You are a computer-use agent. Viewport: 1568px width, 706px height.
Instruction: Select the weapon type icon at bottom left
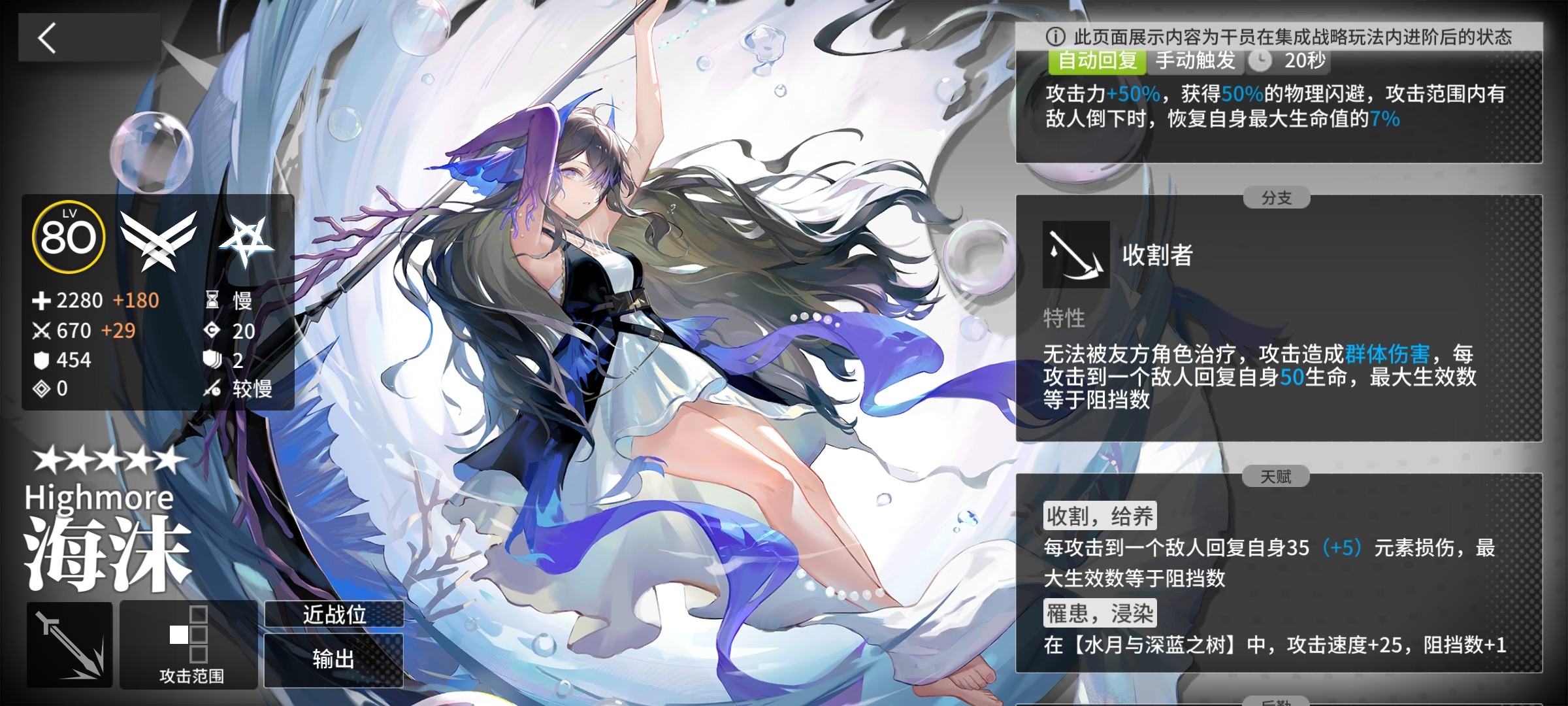click(x=69, y=644)
